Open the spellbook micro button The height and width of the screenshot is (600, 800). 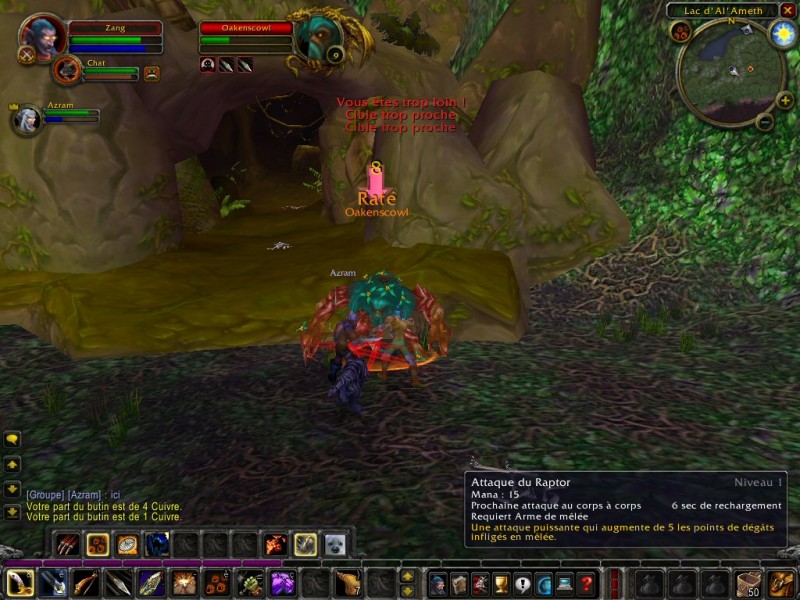tap(459, 583)
